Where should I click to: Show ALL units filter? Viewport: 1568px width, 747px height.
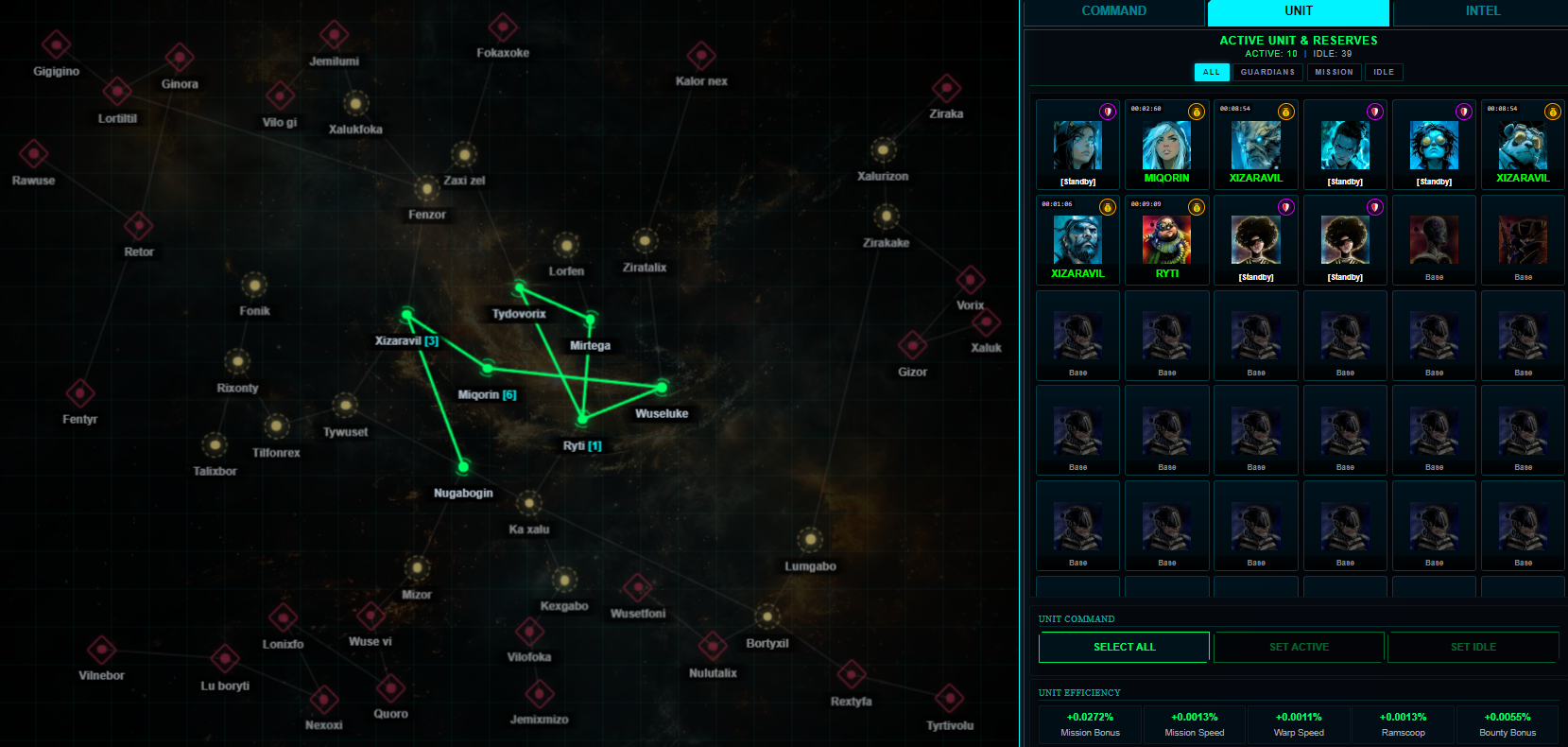coord(1211,72)
